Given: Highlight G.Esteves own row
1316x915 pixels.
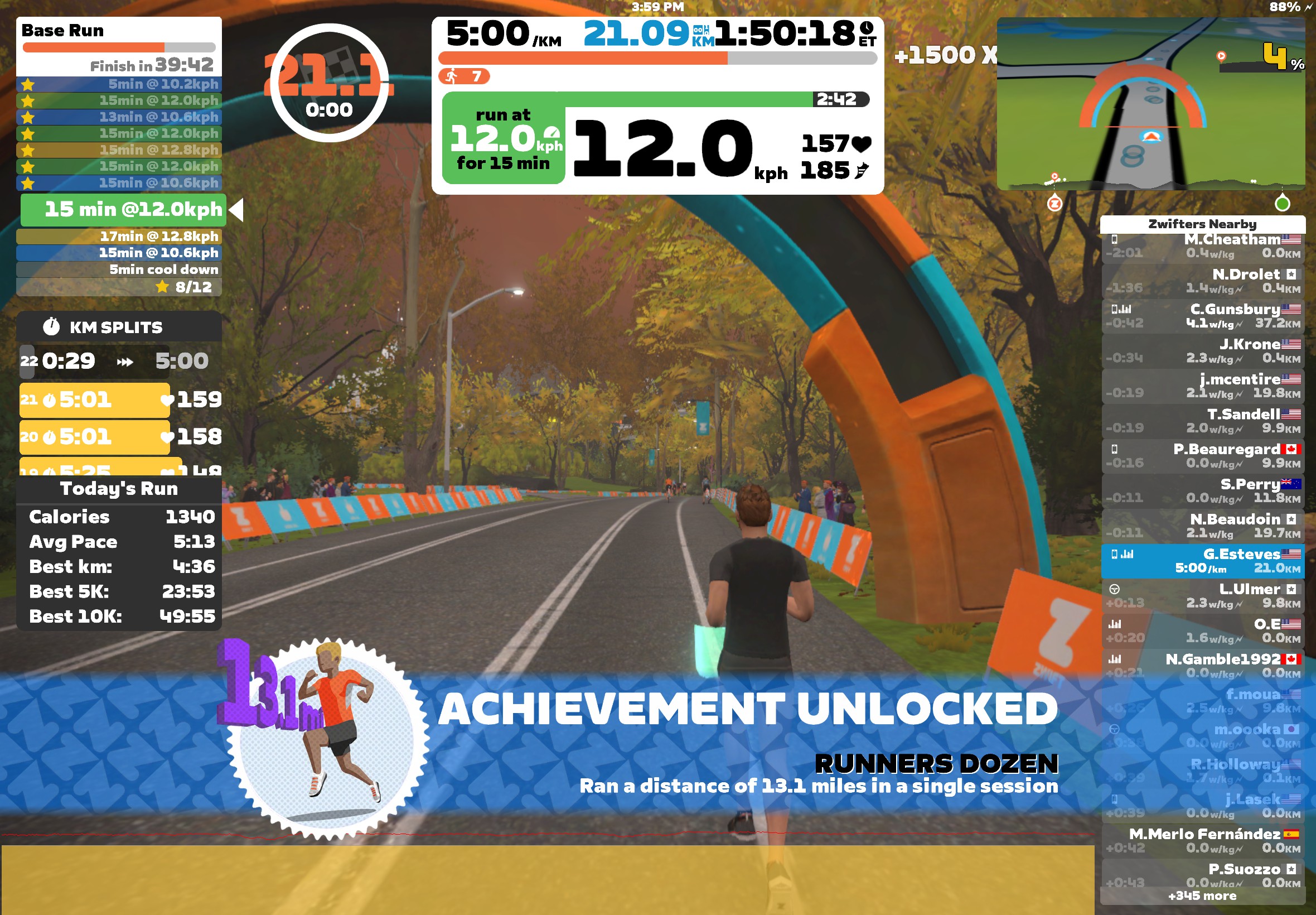Looking at the screenshot, I should coord(1202,561).
